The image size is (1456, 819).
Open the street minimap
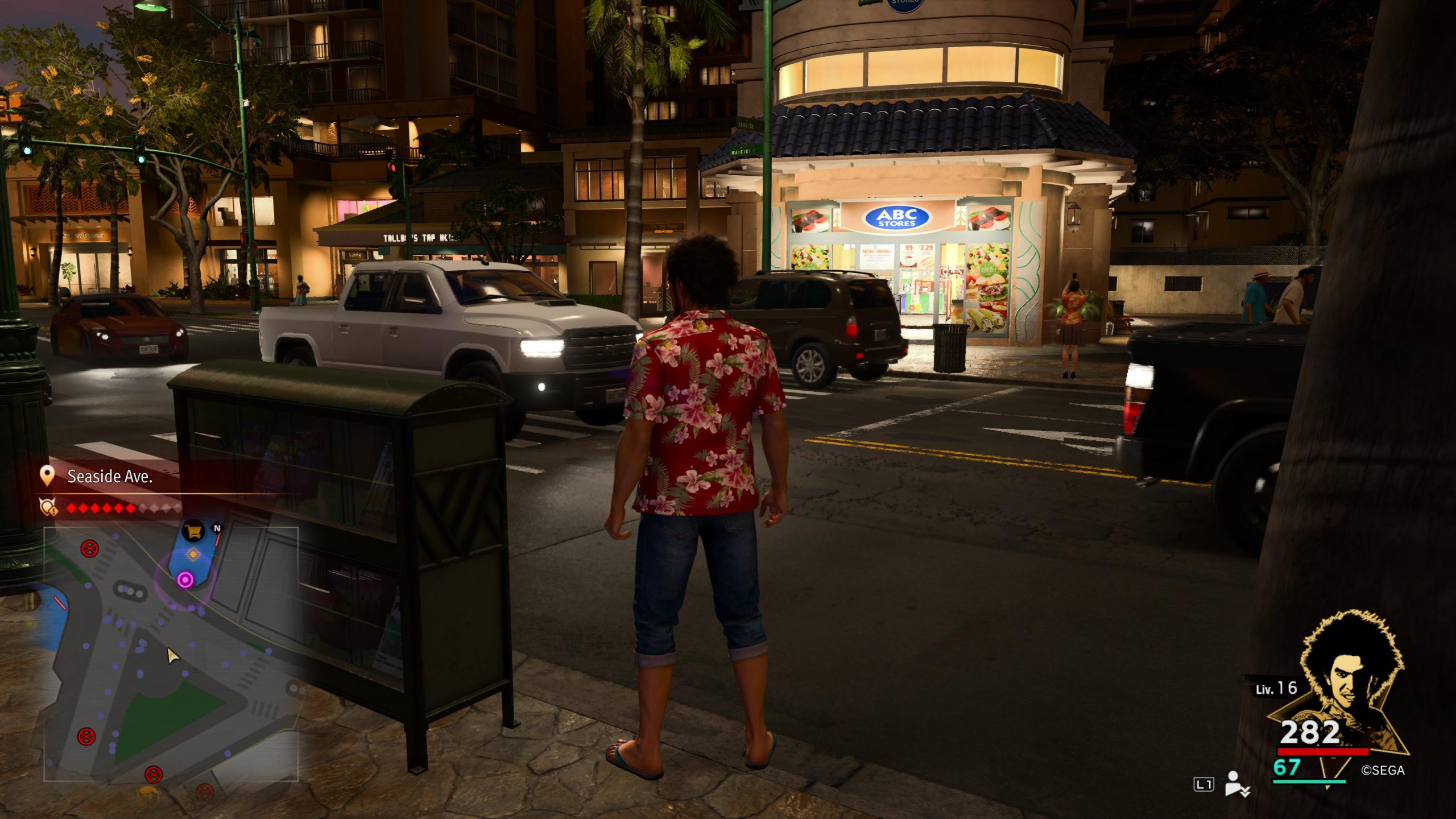tap(171, 654)
